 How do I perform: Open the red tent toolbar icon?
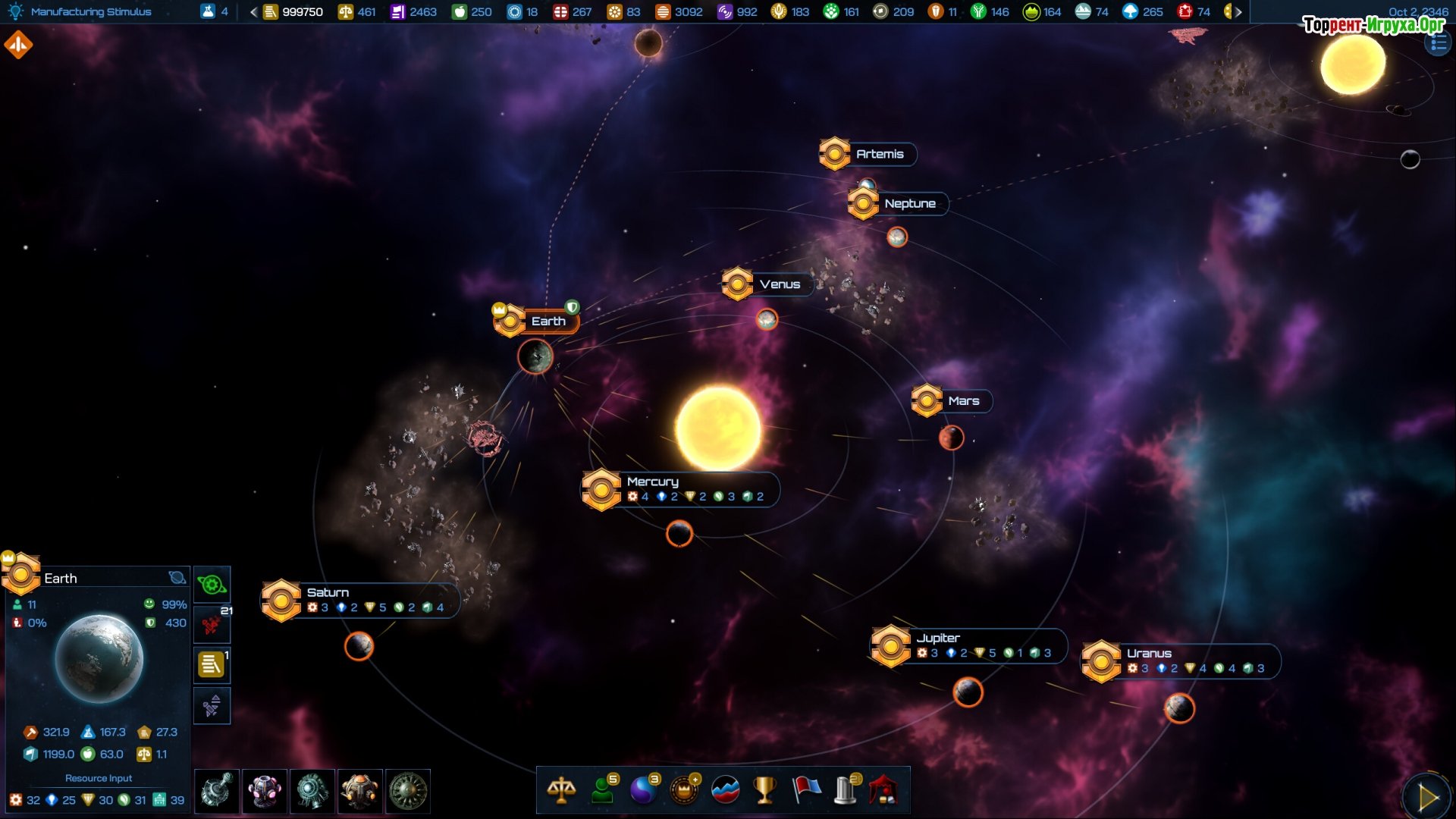(x=884, y=790)
